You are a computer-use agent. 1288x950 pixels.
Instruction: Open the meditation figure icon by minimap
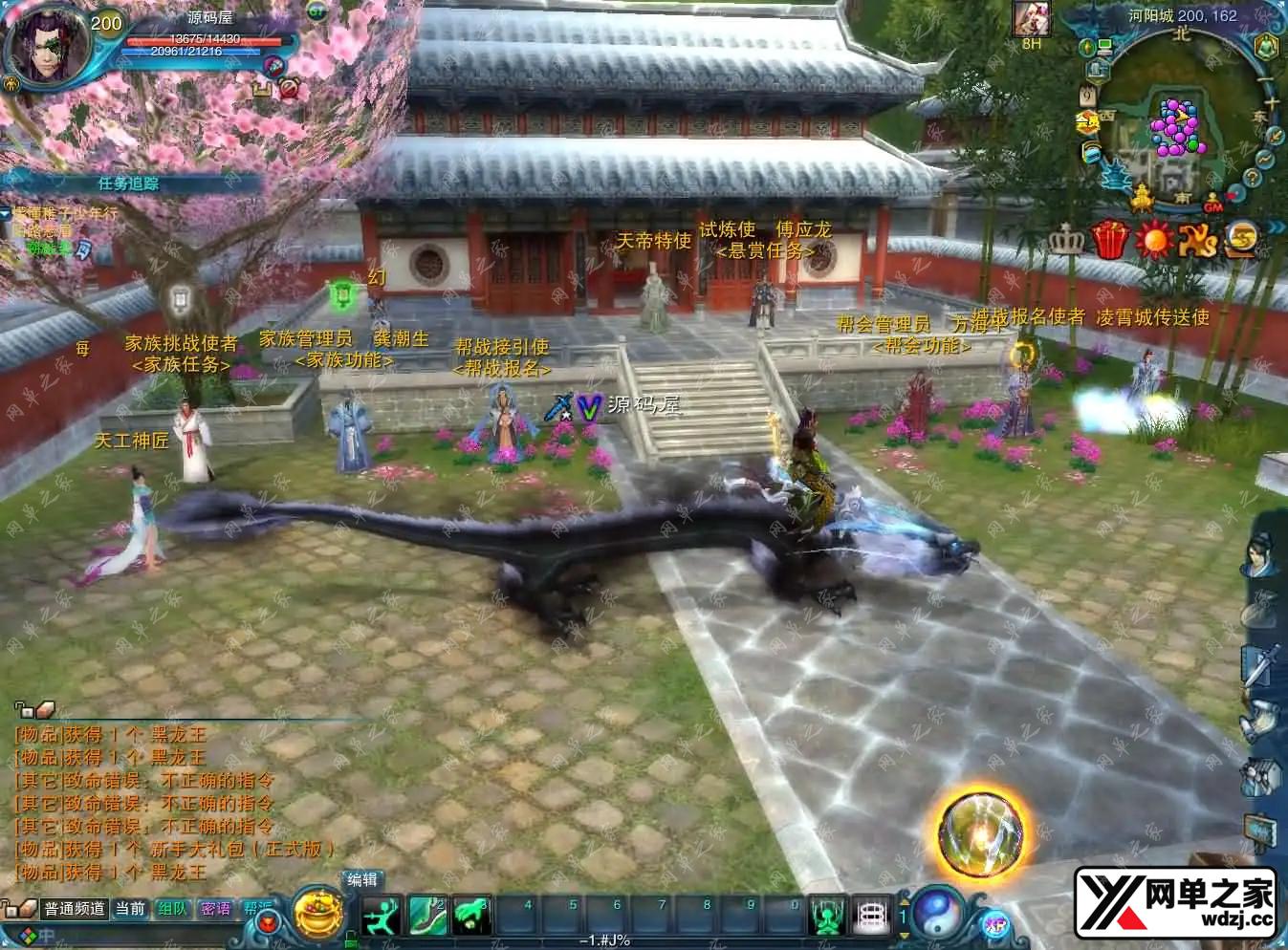[1265, 46]
